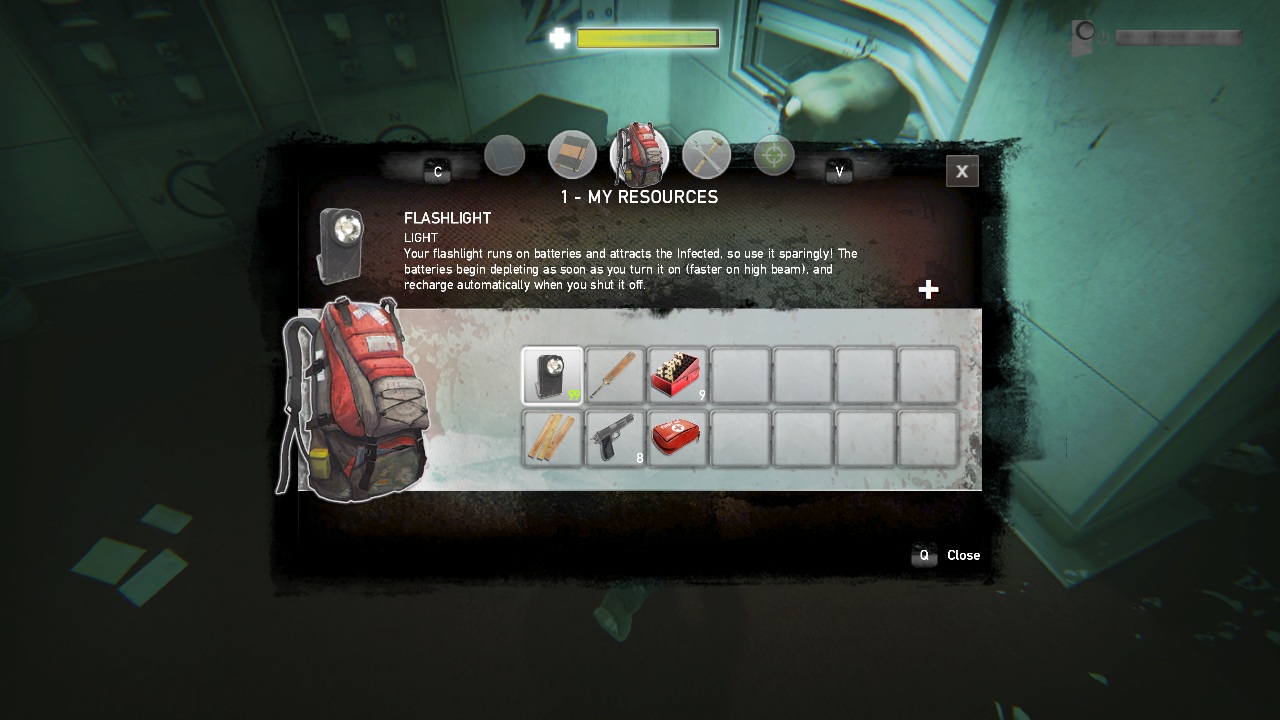This screenshot has height=720, width=1280.
Task: Click the white plus icon
Action: pos(928,290)
